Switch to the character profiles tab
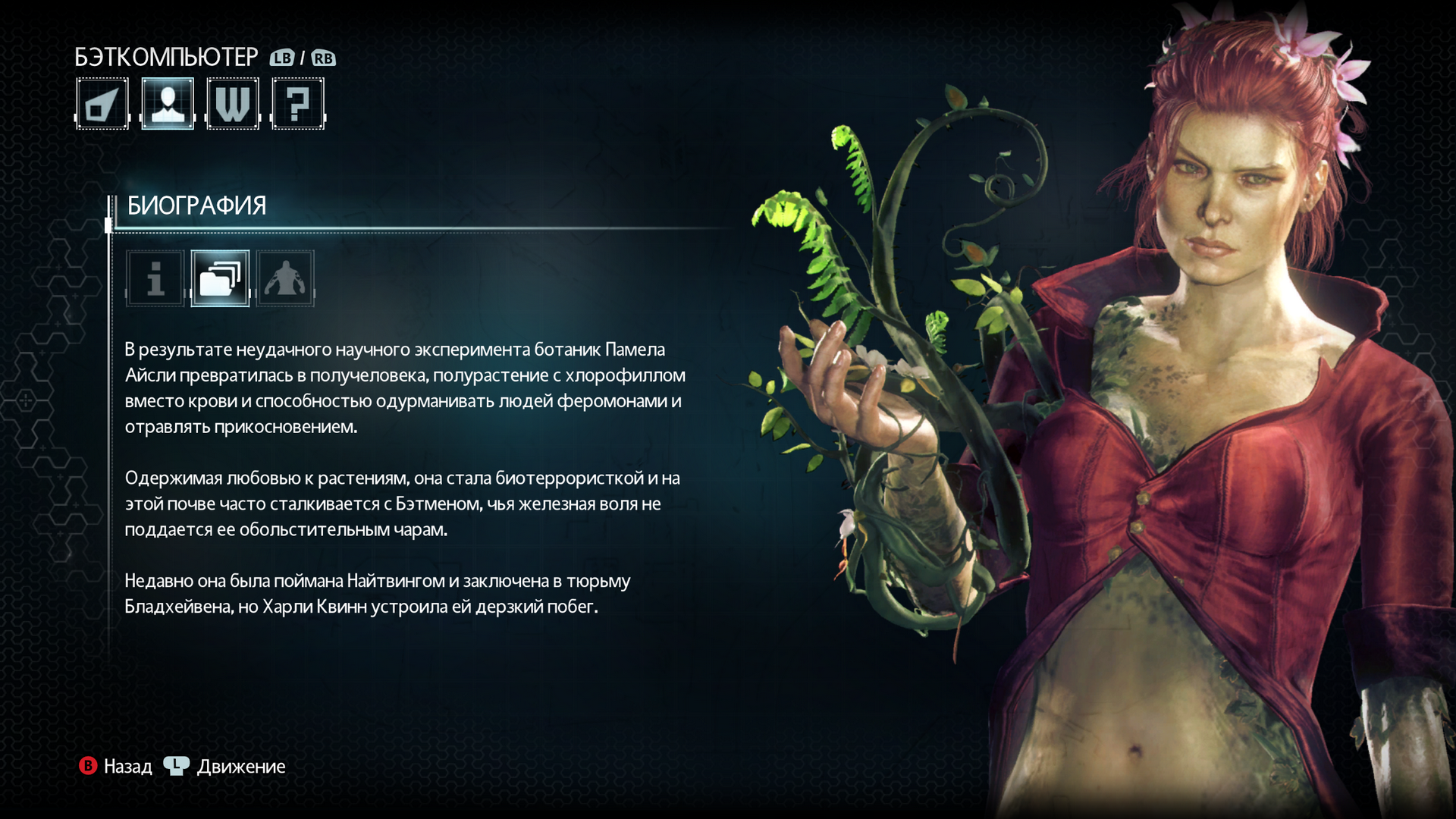The height and width of the screenshot is (819, 1456). [168, 104]
